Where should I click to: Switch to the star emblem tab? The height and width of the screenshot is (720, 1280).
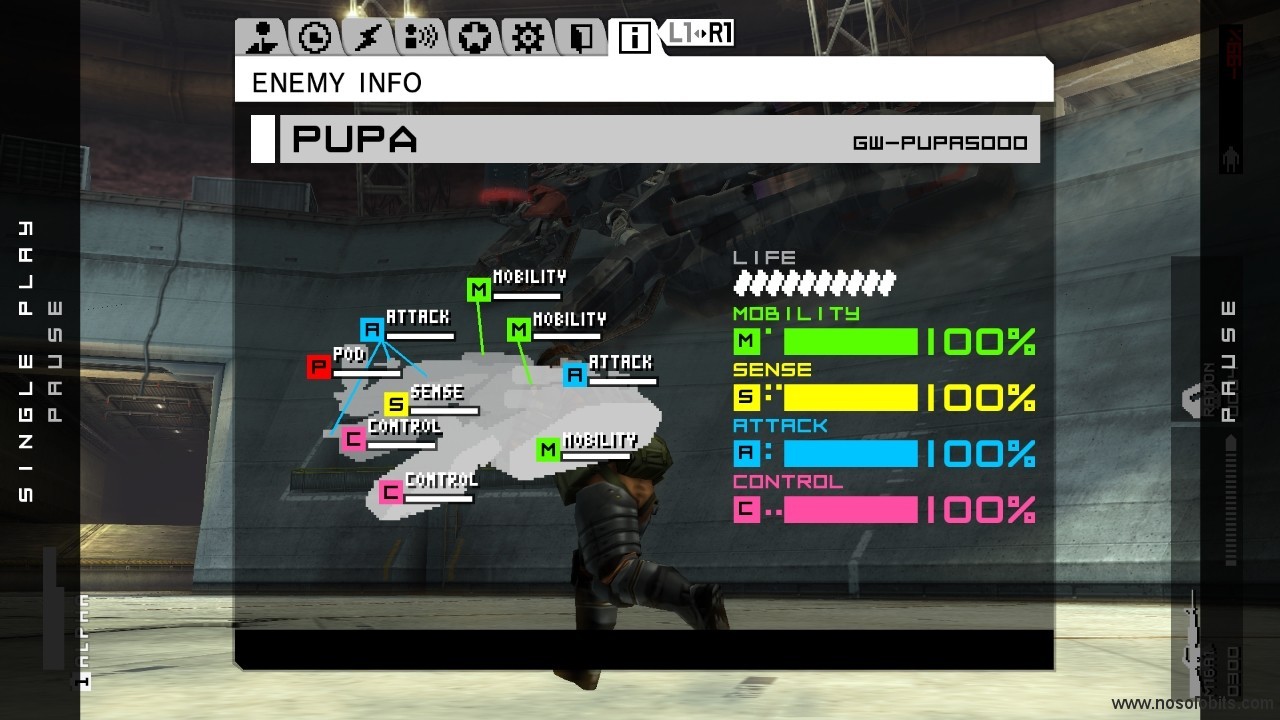474,38
